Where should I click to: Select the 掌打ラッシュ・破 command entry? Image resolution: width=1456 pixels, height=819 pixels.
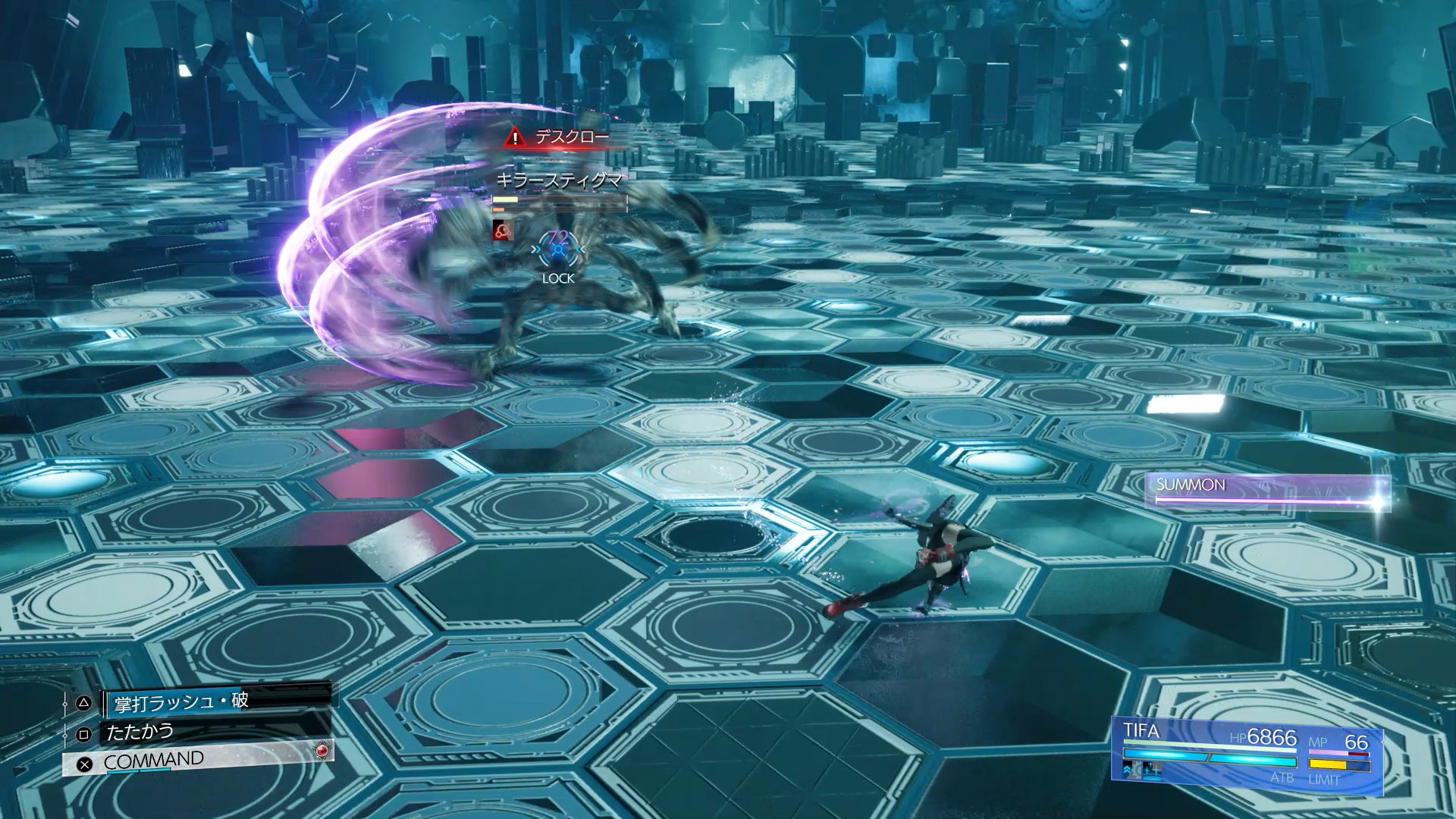(180, 702)
